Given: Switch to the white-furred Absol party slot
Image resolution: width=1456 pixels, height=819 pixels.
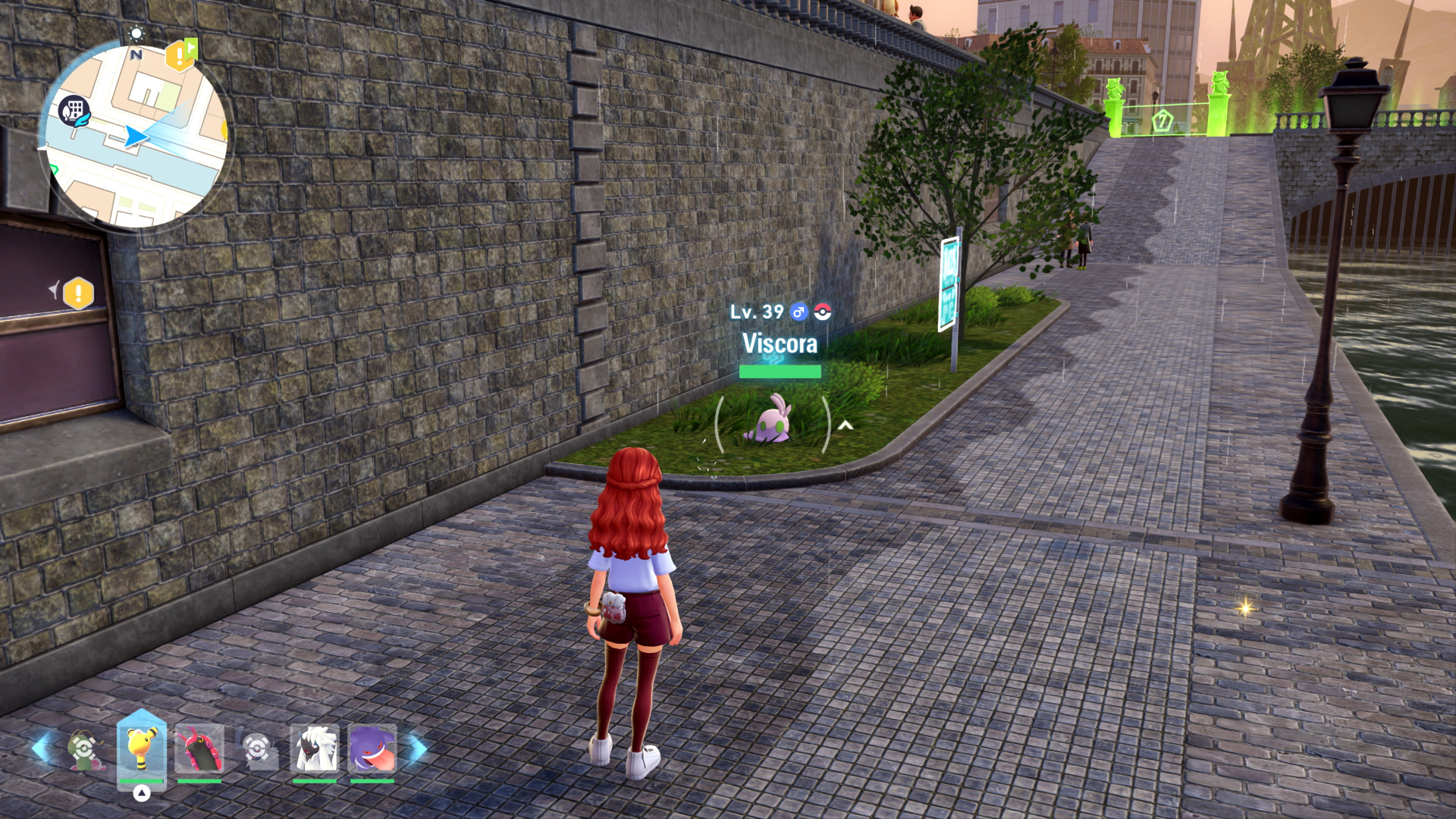Looking at the screenshot, I should click(314, 749).
